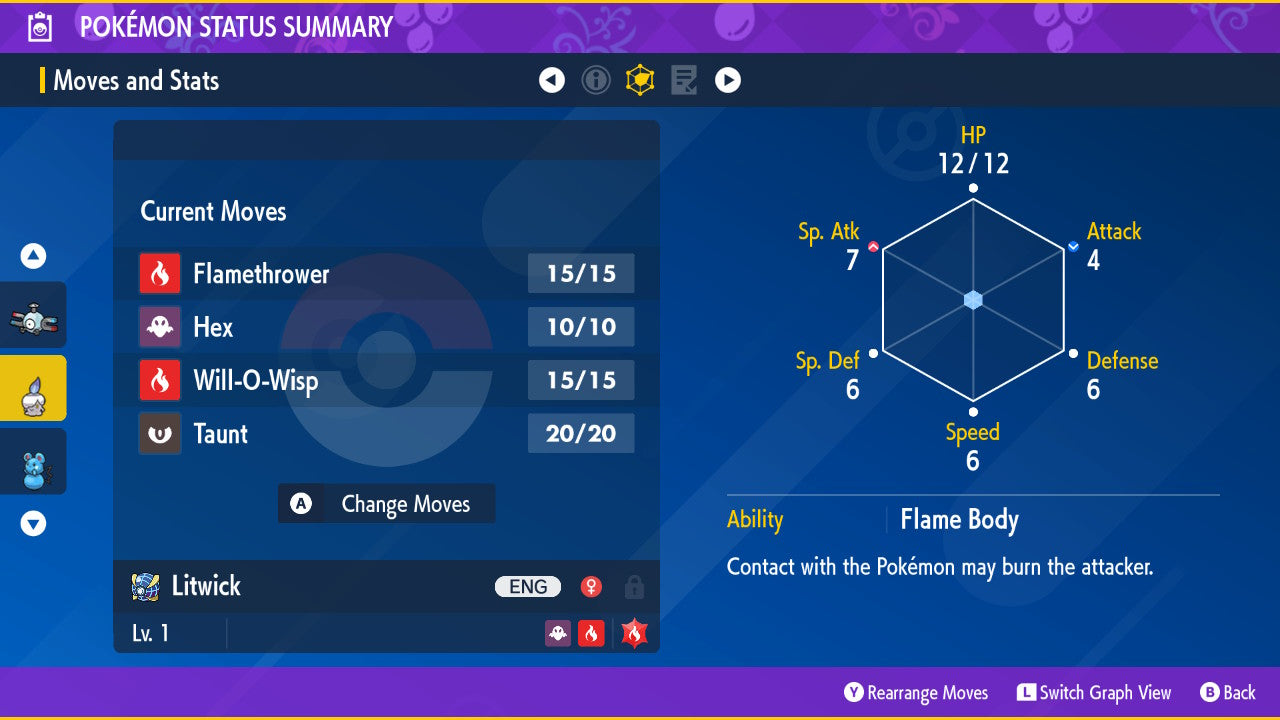Go to the previous summary page arrow
1280x720 pixels.
(x=552, y=80)
